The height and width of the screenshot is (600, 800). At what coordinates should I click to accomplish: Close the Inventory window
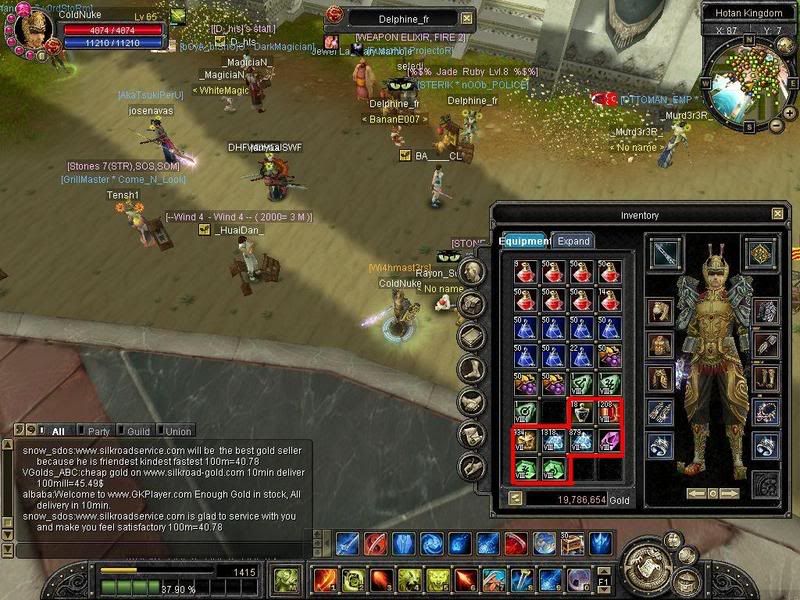point(777,214)
